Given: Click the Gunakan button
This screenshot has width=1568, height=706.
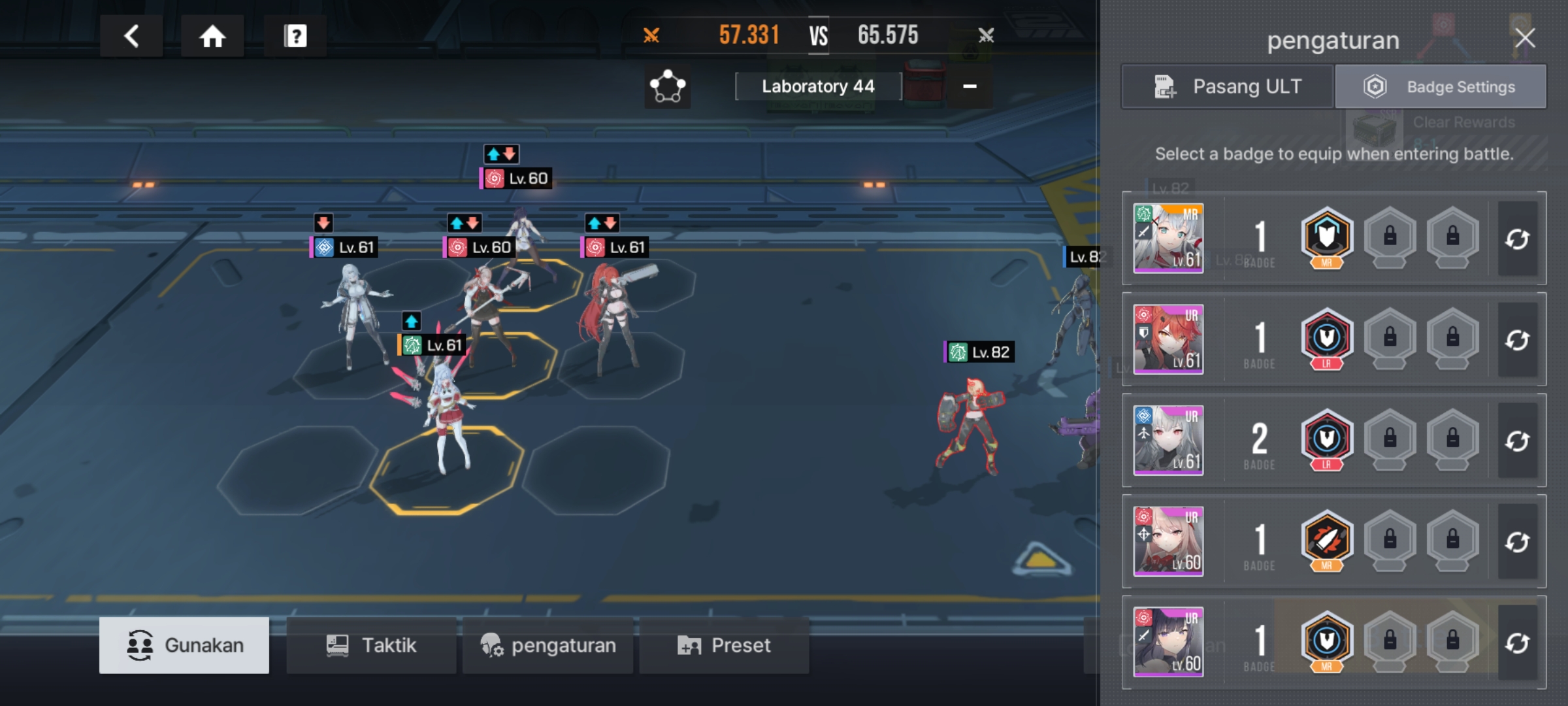Looking at the screenshot, I should pyautogui.click(x=184, y=645).
